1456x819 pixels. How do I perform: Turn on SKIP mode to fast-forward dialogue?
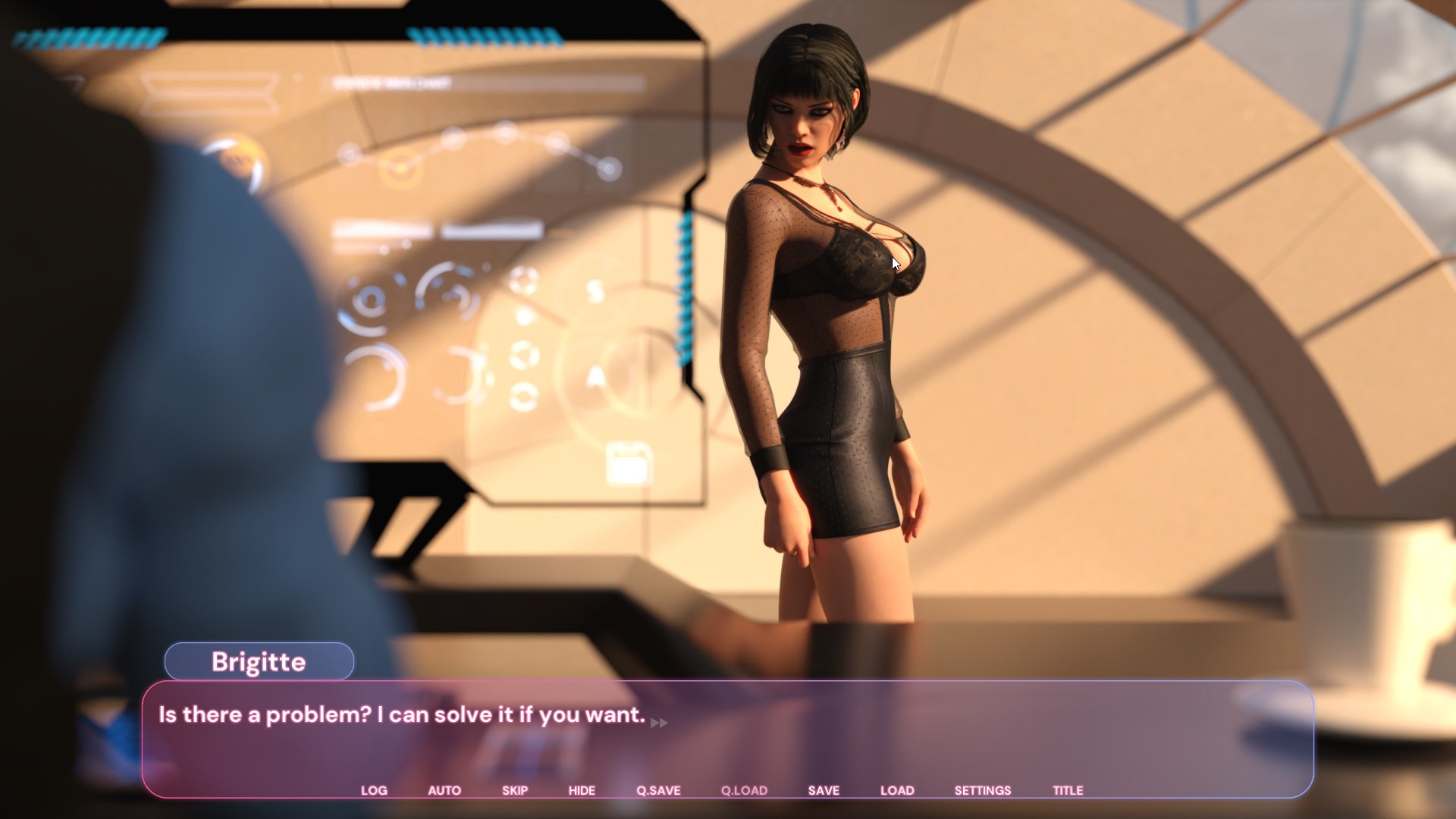pyautogui.click(x=515, y=790)
